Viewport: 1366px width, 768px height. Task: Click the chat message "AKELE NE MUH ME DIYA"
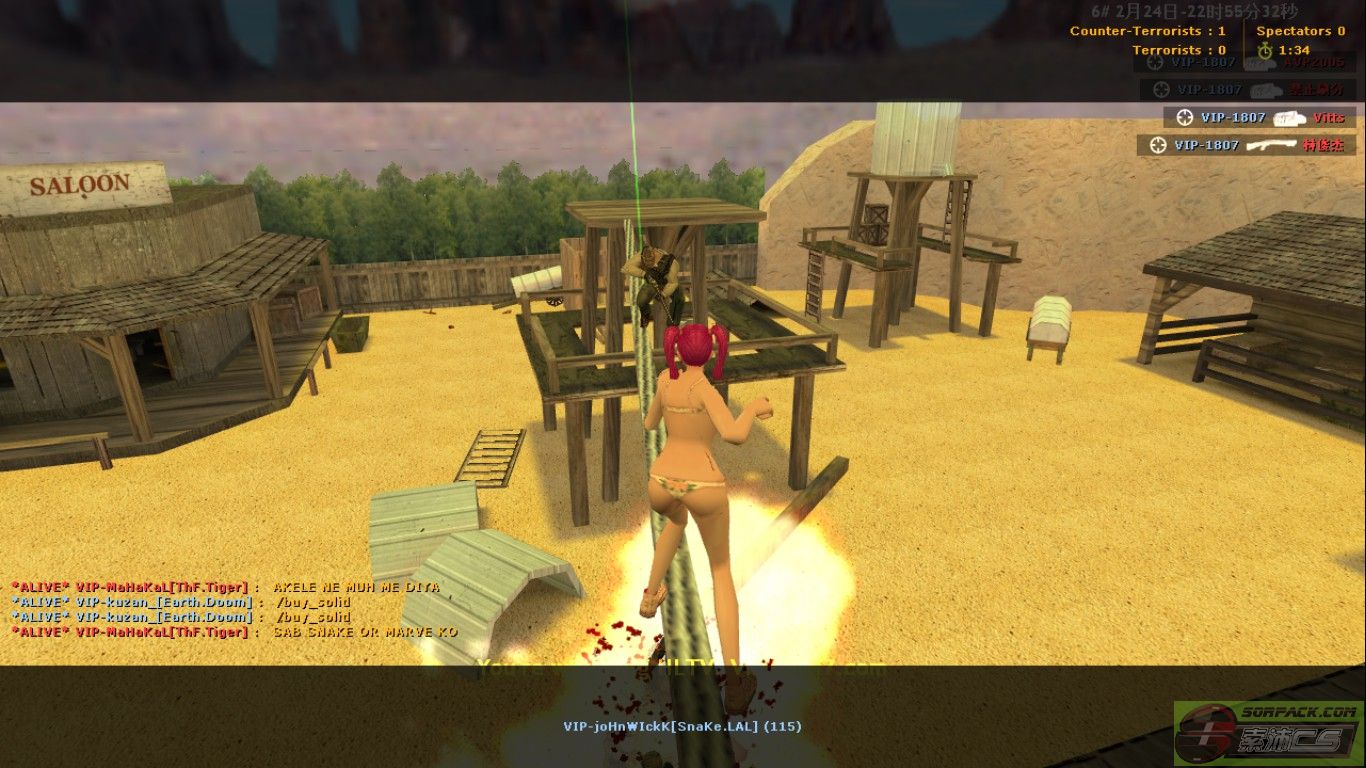pyautogui.click(x=356, y=587)
